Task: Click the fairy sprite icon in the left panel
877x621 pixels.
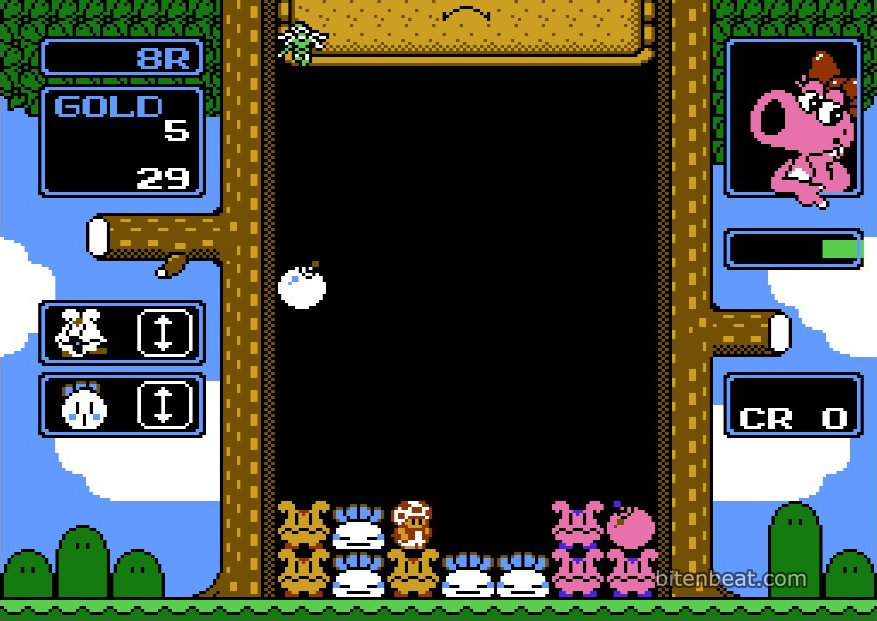Action: click(x=80, y=333)
